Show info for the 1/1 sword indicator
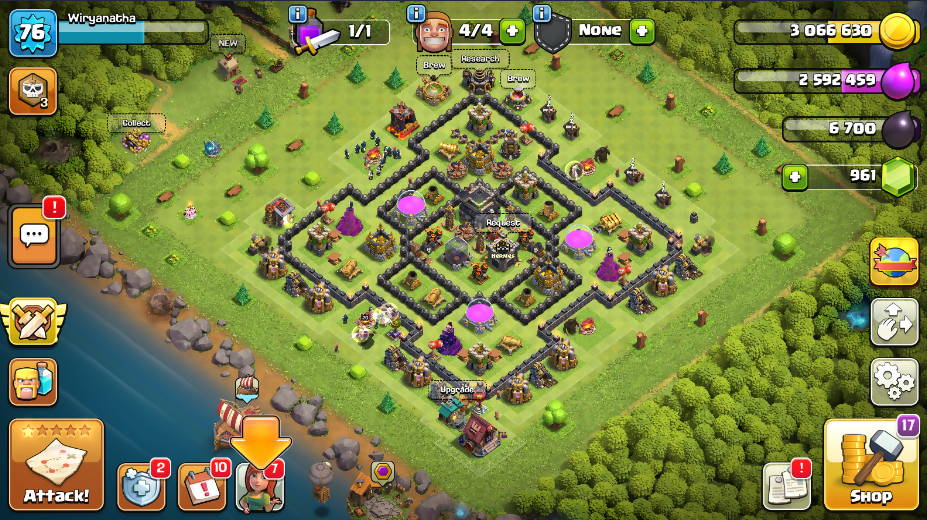 (x=297, y=14)
